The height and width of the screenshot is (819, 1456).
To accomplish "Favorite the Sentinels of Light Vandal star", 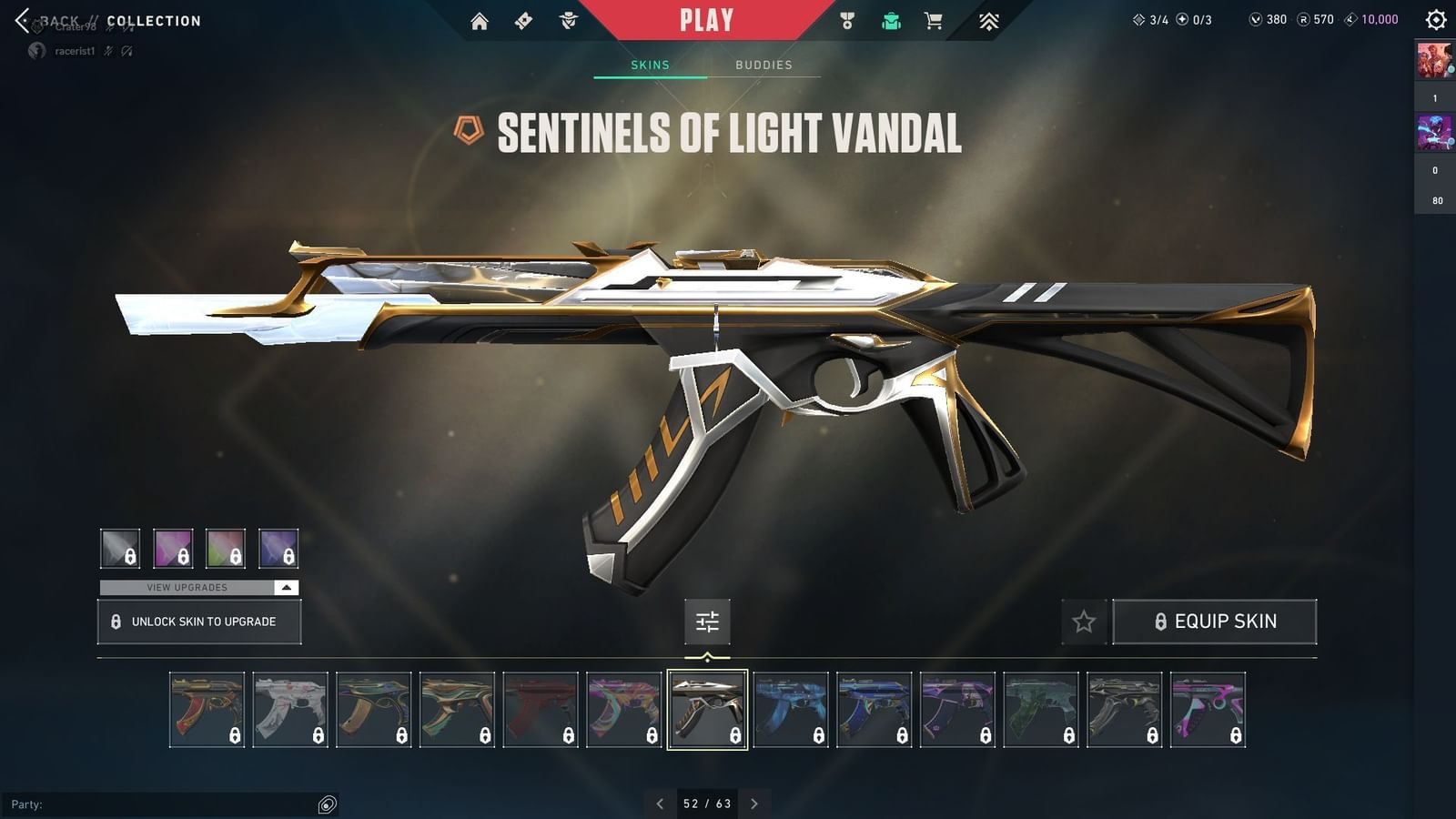I will pyautogui.click(x=1085, y=622).
